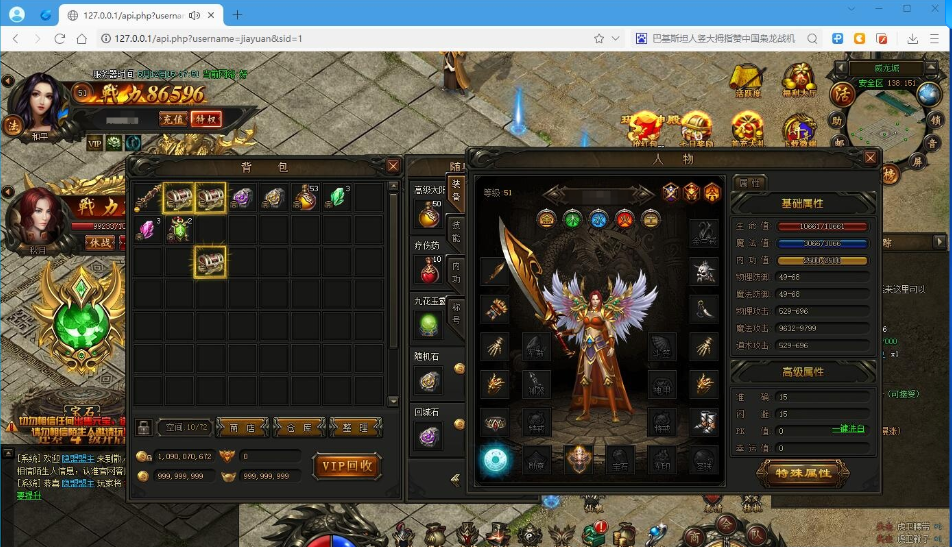Use the 疗伤药 red potion quick slot
Viewport: 952px width, 547px height.
[x=428, y=268]
